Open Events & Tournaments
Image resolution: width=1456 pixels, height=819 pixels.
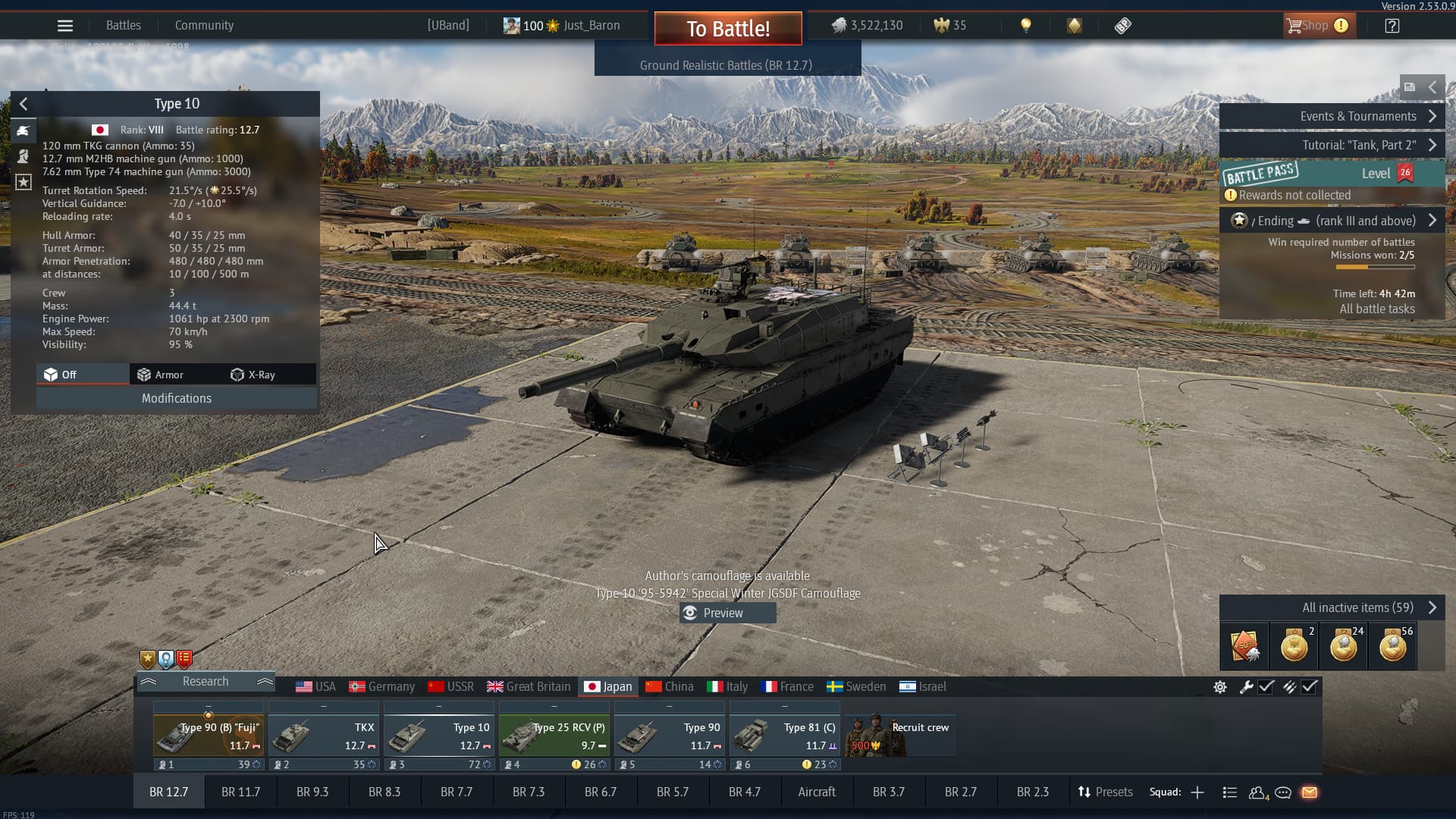(1331, 117)
